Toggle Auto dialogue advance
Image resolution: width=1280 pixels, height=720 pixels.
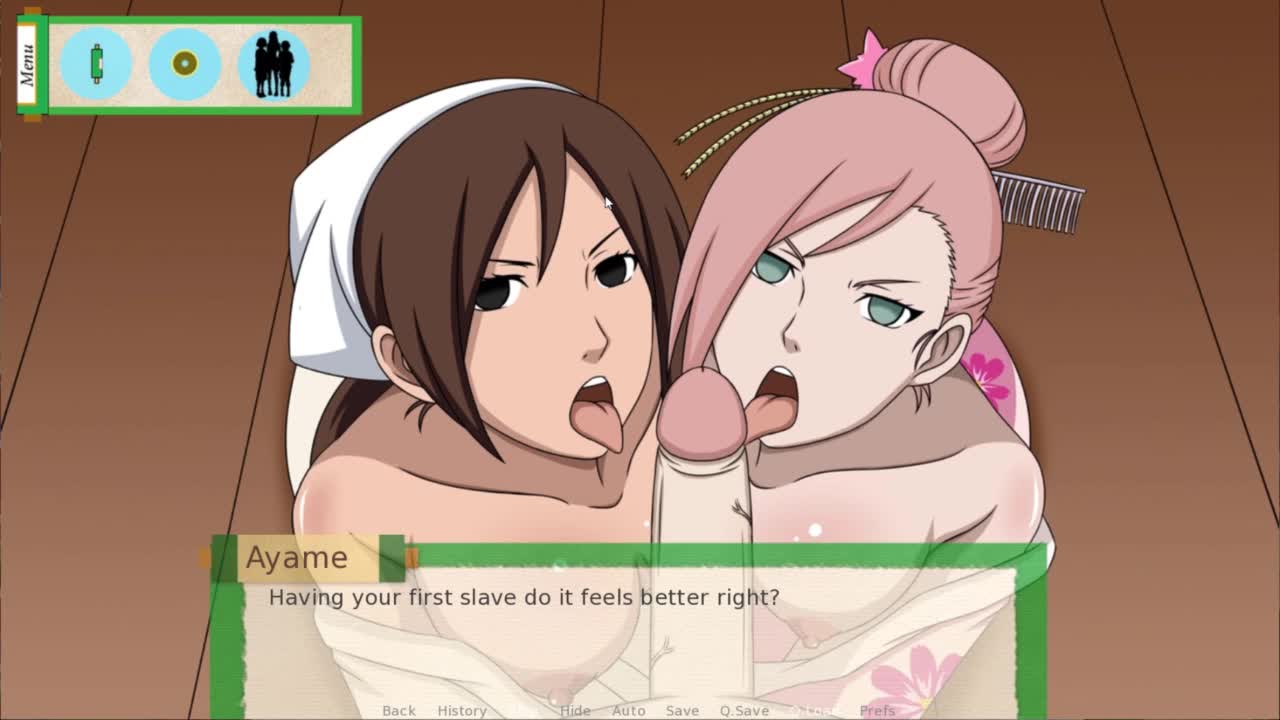tap(628, 710)
